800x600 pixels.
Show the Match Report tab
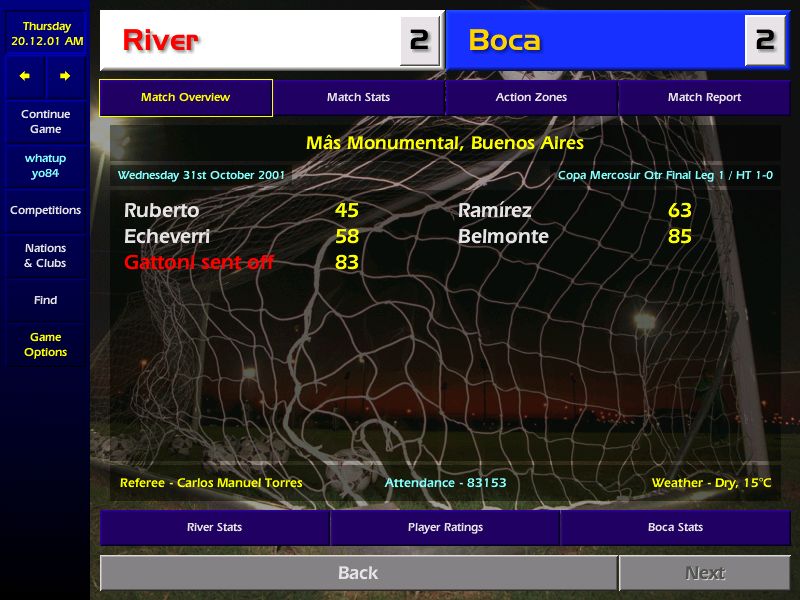coord(704,98)
